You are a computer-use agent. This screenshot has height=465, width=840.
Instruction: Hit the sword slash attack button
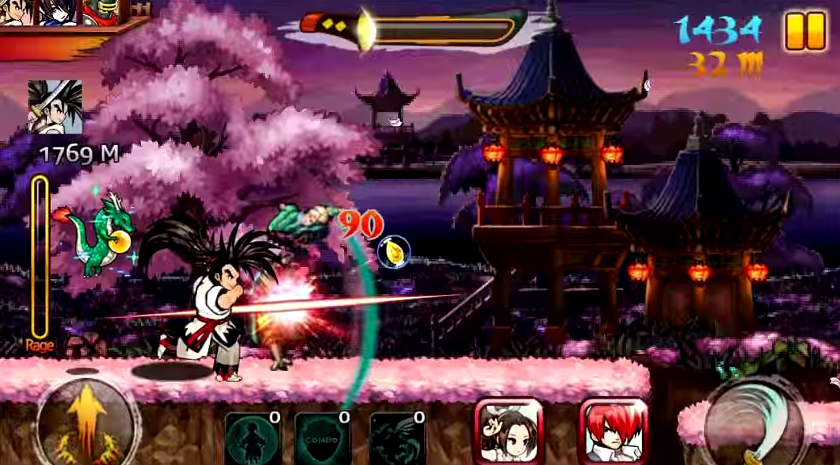755,422
